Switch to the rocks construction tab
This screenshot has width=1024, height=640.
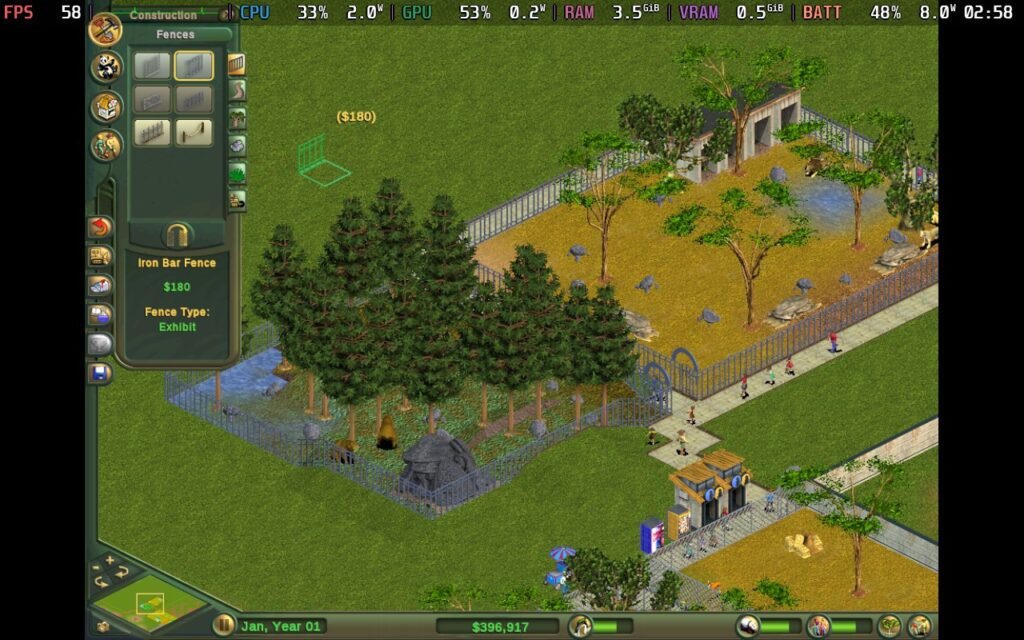tap(237, 146)
